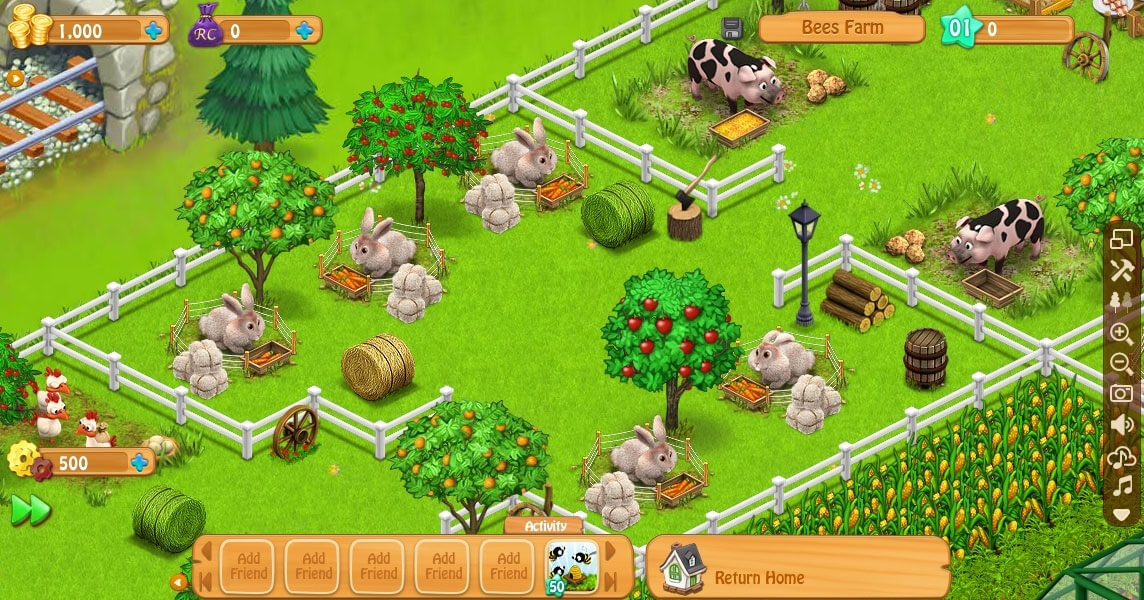This screenshot has height=600, width=1144.
Task: Activate the green fast-forward arrows
Action: coord(30,511)
